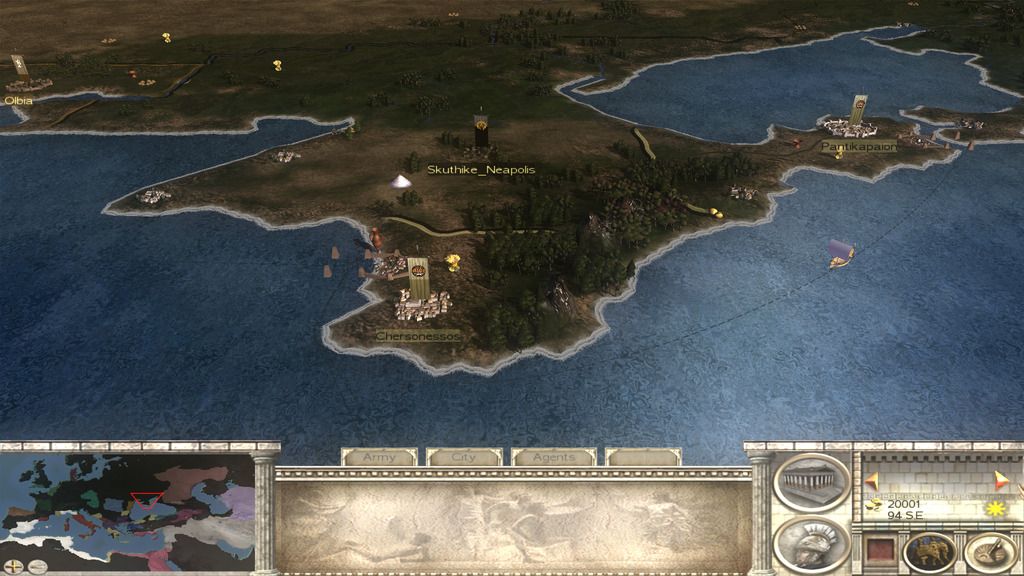Select the Agents tab

point(553,457)
